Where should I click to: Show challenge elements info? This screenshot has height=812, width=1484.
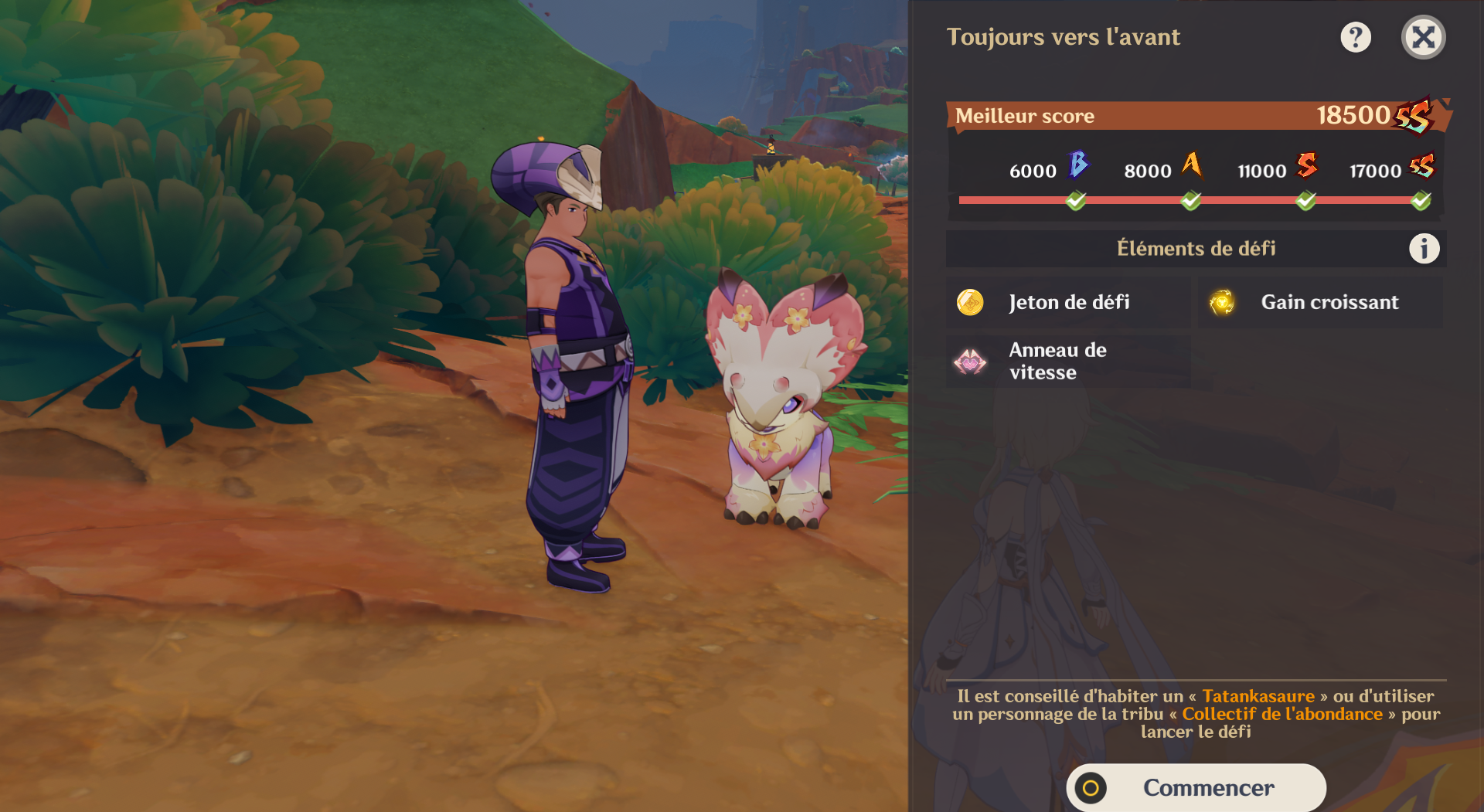(x=1424, y=249)
